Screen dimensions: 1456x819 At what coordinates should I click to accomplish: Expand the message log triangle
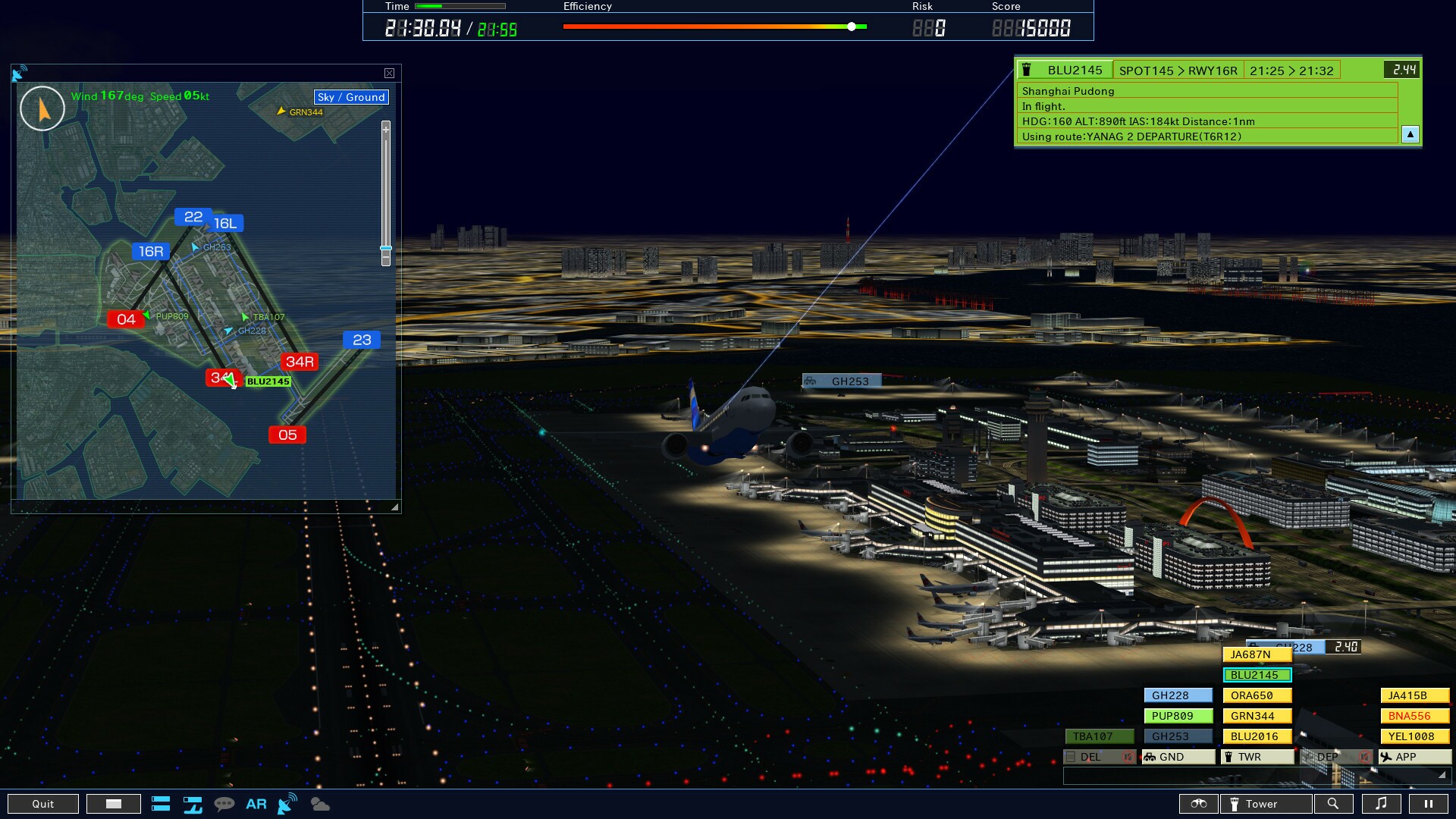pos(1442,775)
